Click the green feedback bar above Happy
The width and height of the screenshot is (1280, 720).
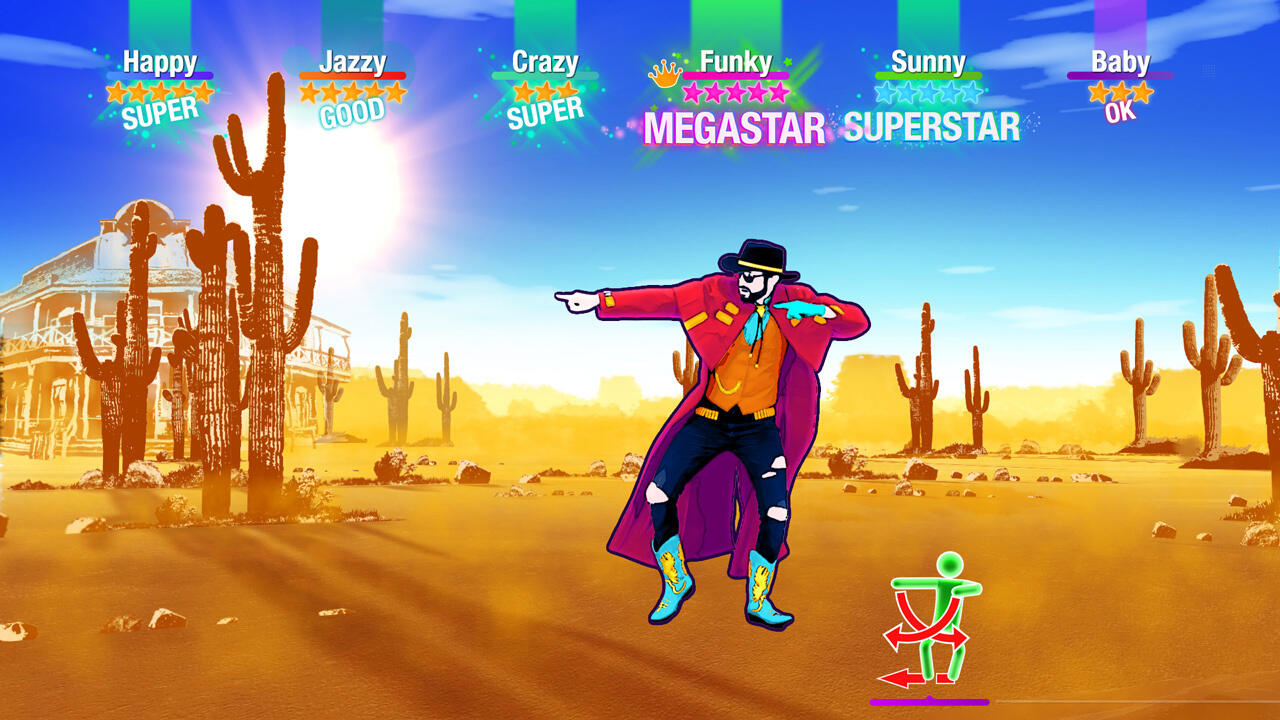pyautogui.click(x=160, y=20)
